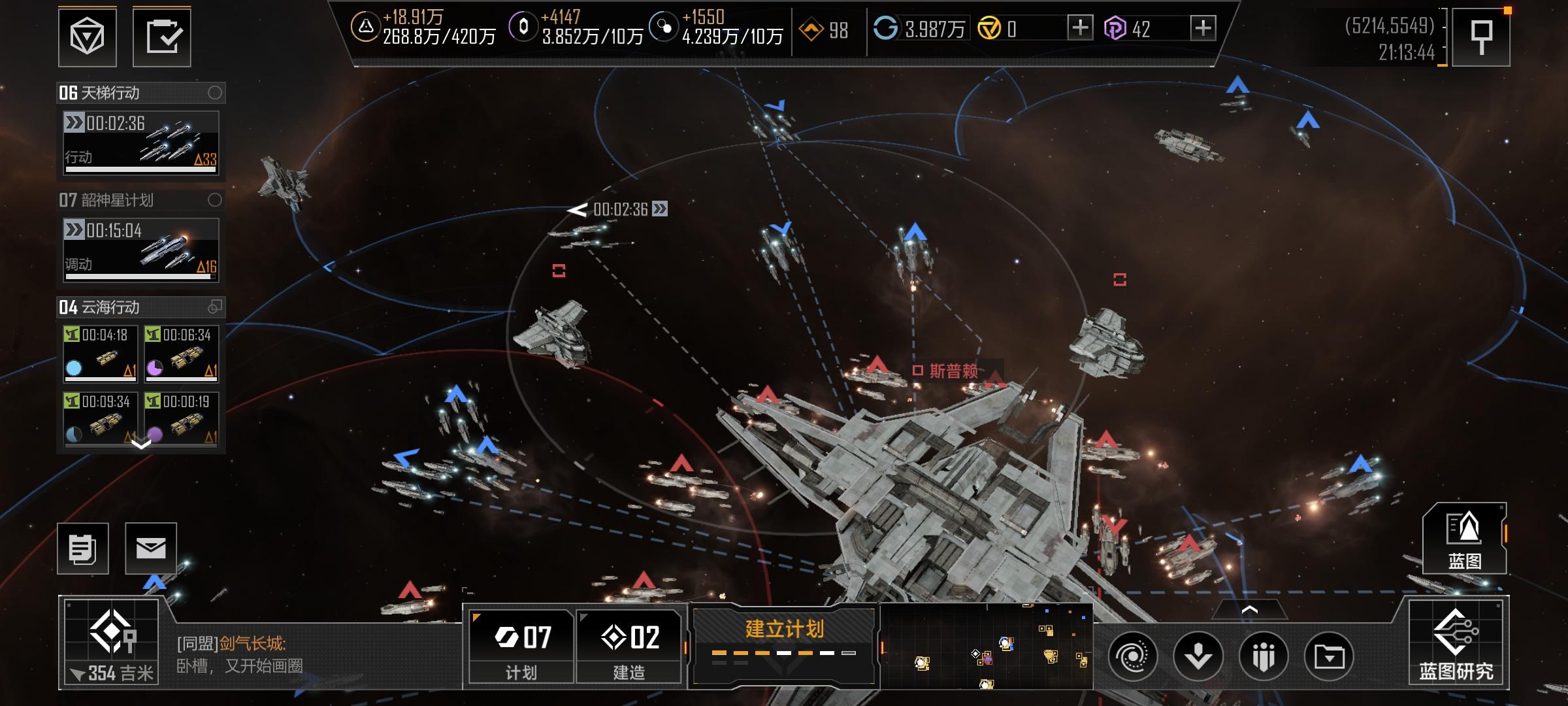Viewport: 1568px width, 706px height.
Task: Expand the 云海行动 list with the down arrow
Action: pos(141,445)
